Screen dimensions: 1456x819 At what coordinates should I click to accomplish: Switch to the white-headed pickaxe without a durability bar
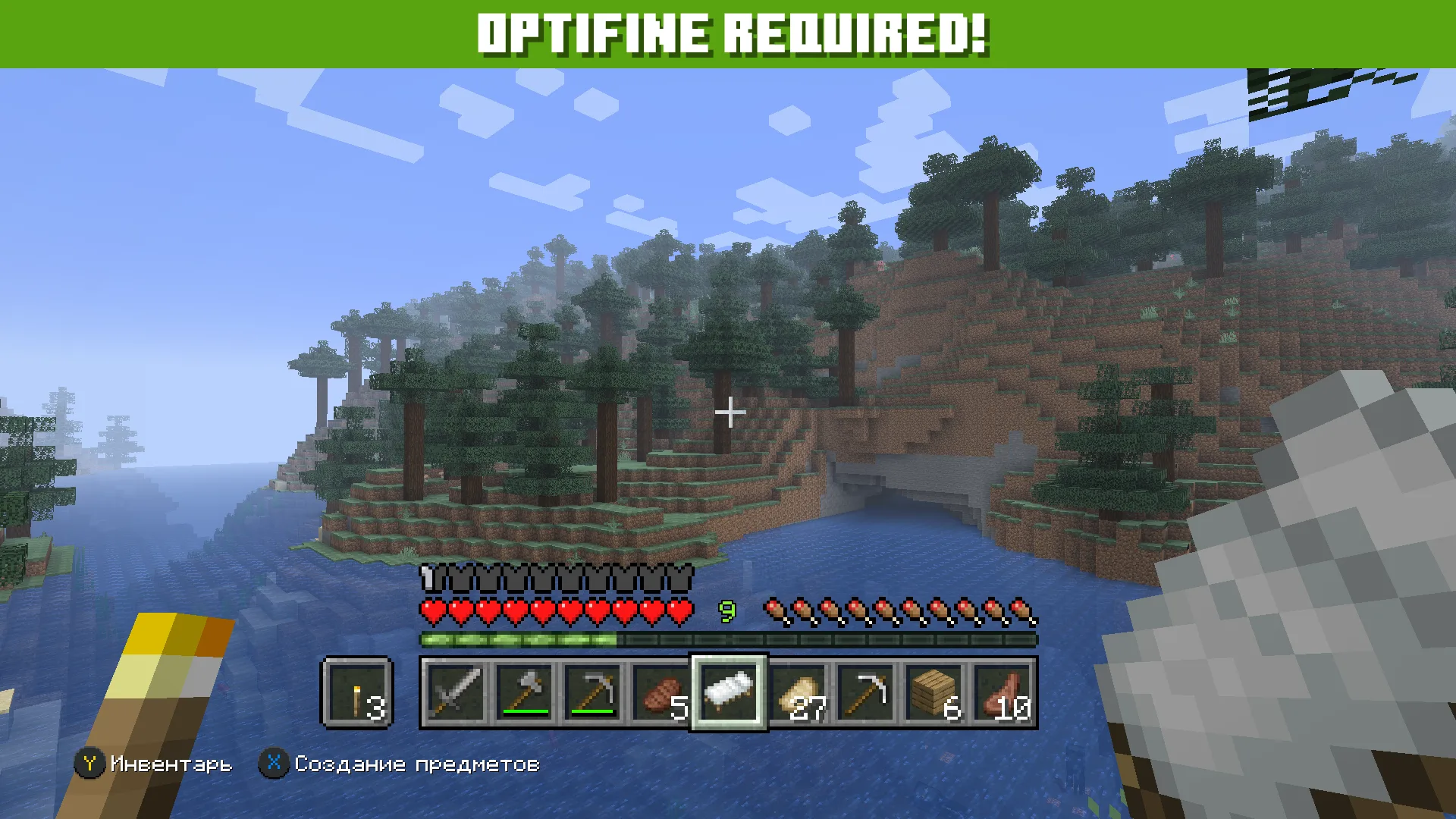click(x=868, y=693)
